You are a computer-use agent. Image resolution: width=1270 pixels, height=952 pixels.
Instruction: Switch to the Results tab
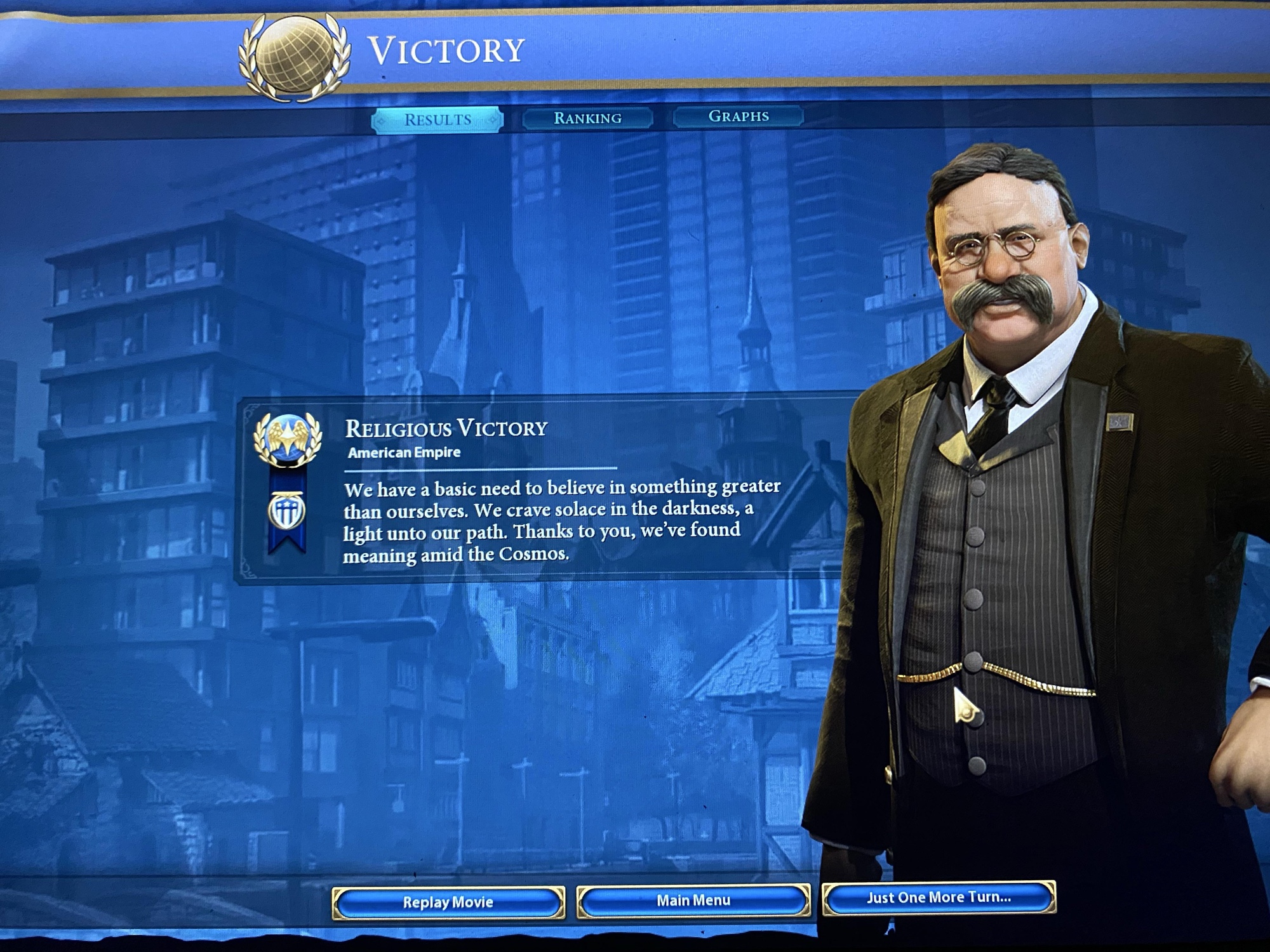click(x=438, y=120)
